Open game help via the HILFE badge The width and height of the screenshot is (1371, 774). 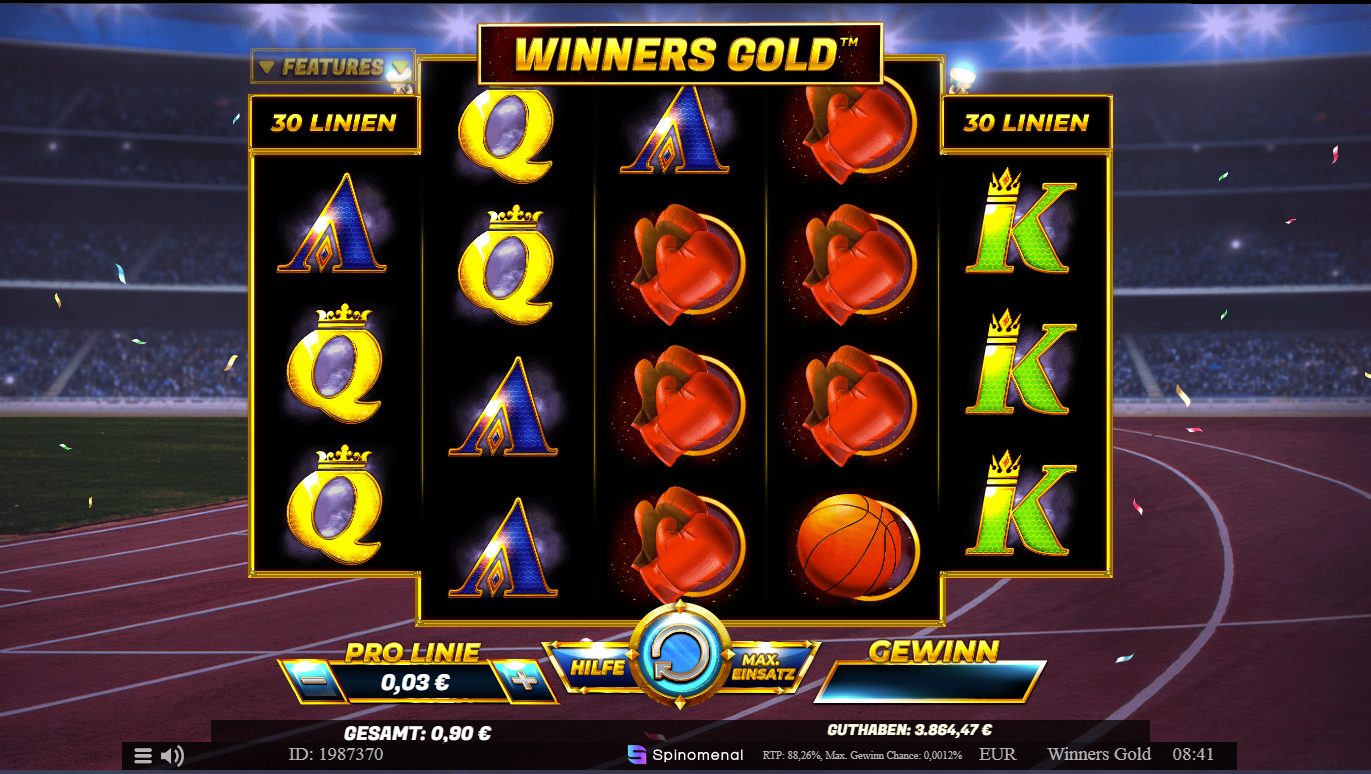597,666
